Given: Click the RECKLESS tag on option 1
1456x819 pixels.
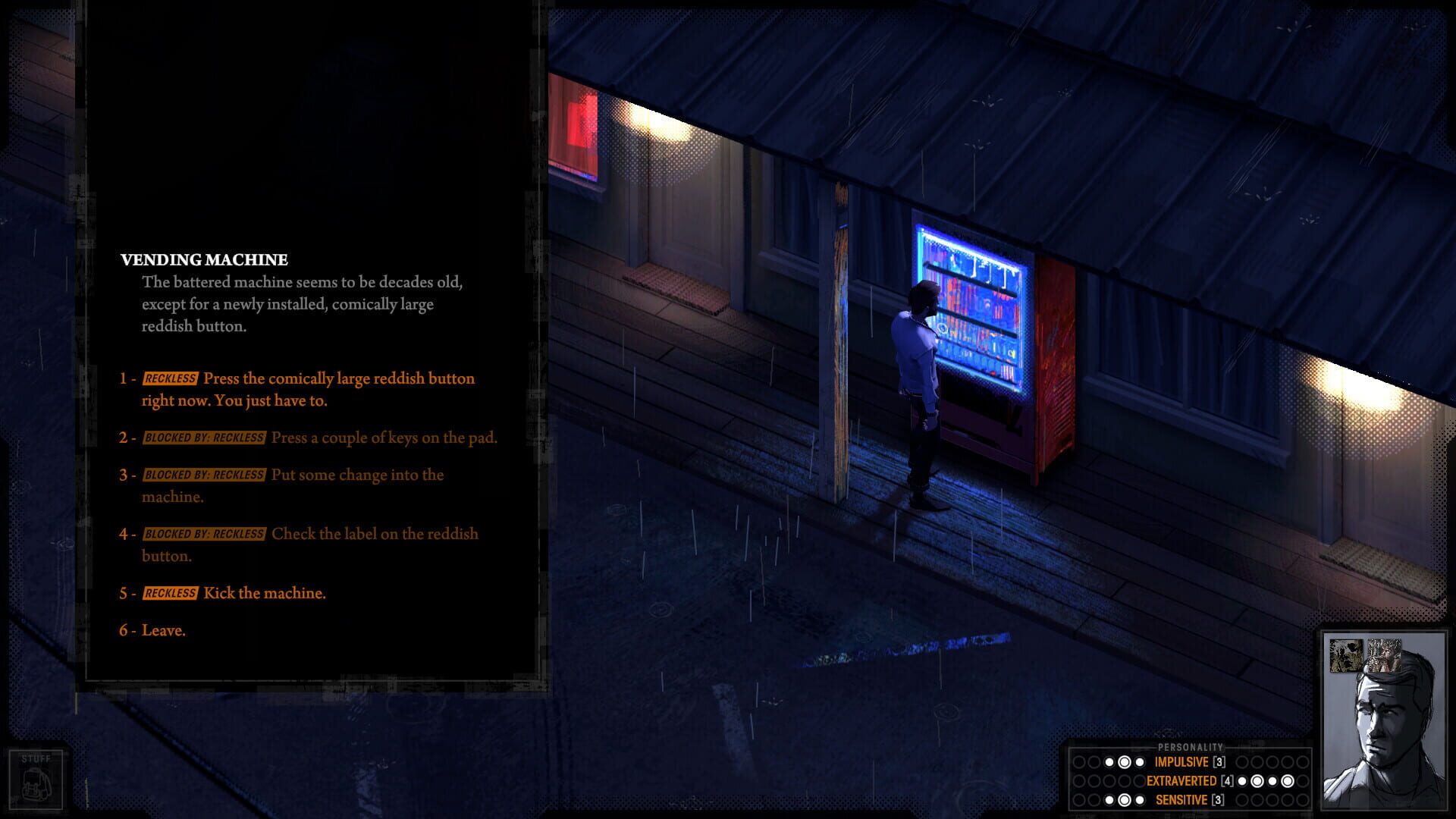Looking at the screenshot, I should pos(171,378).
